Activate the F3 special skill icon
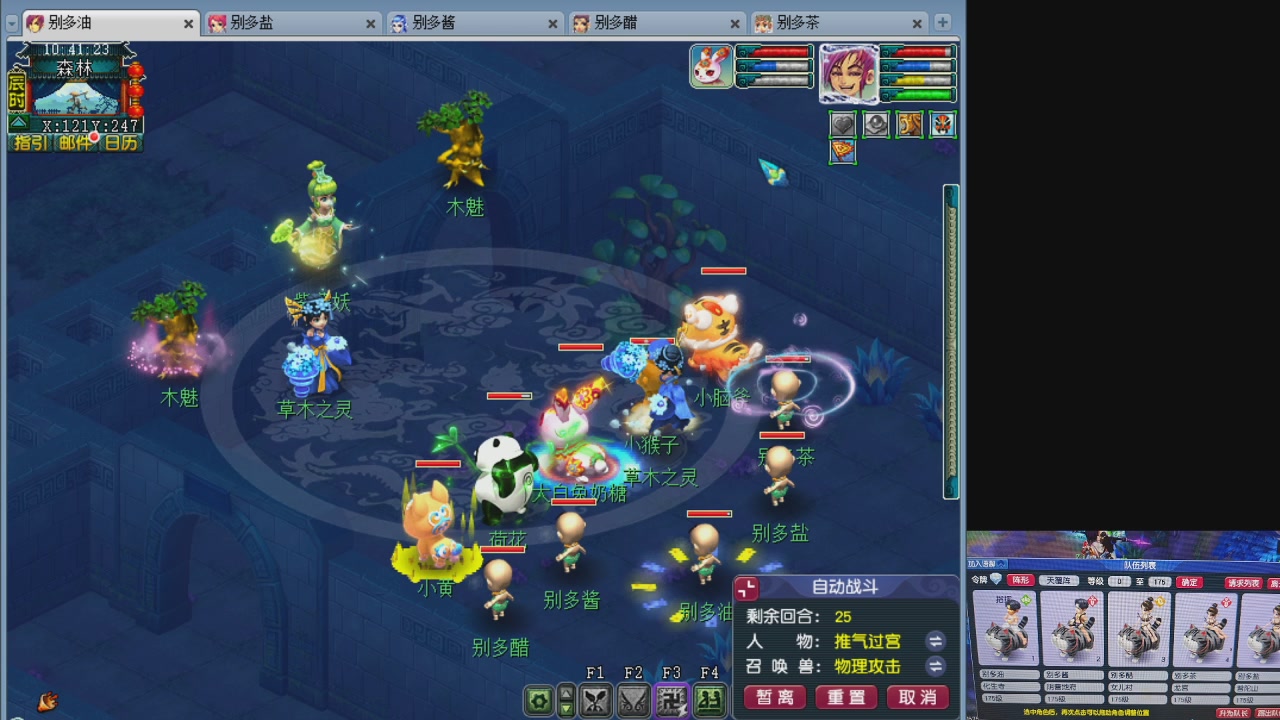Screen dimensions: 1280x720 [x=671, y=700]
